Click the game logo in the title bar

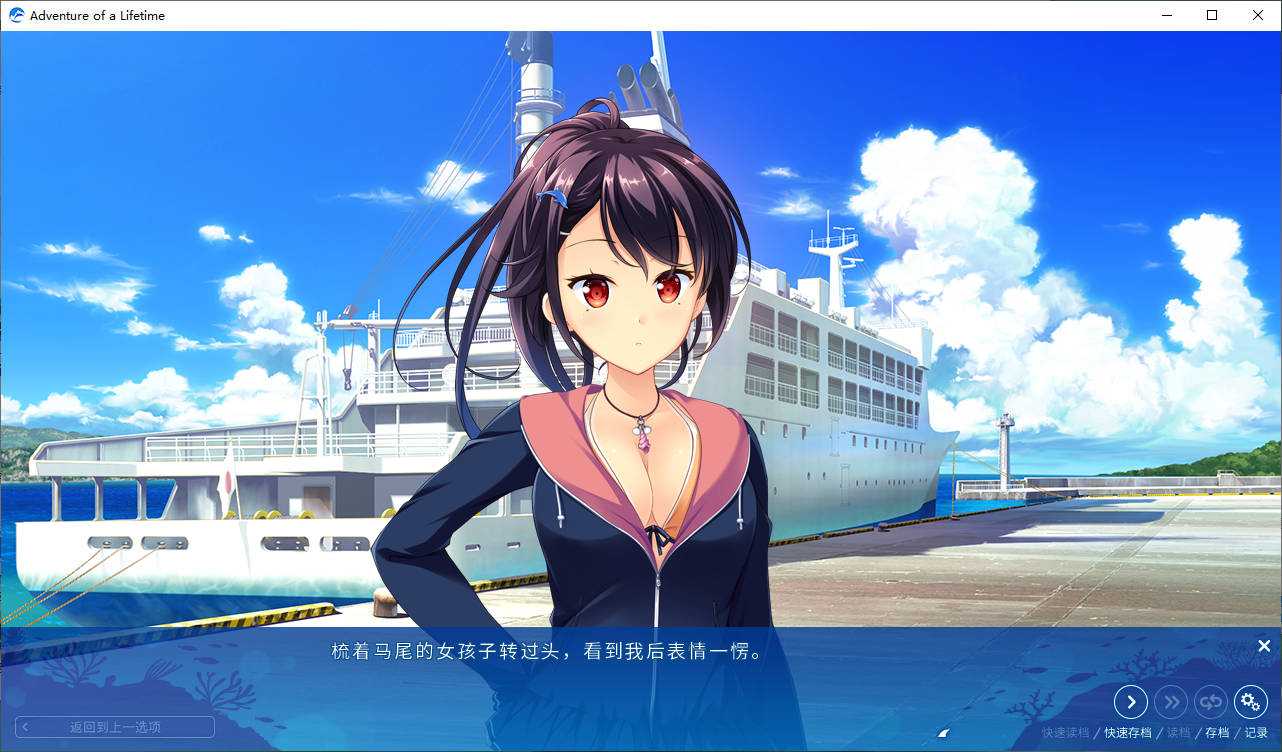pos(15,15)
